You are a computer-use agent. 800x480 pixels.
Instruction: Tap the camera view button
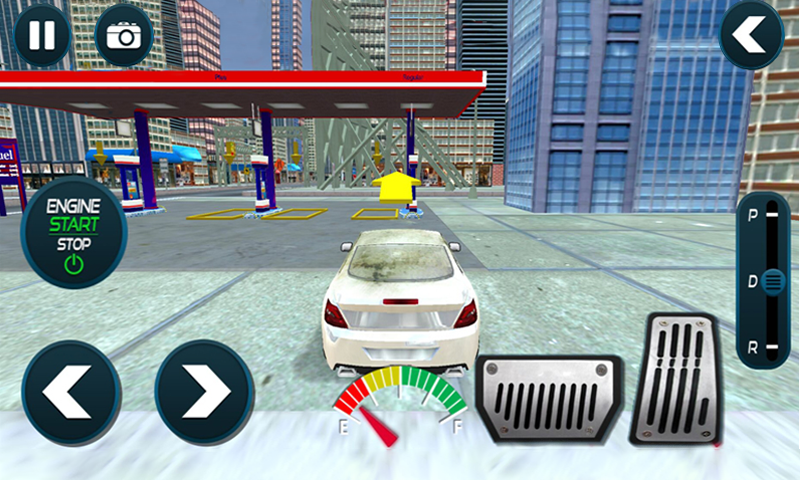[x=124, y=36]
